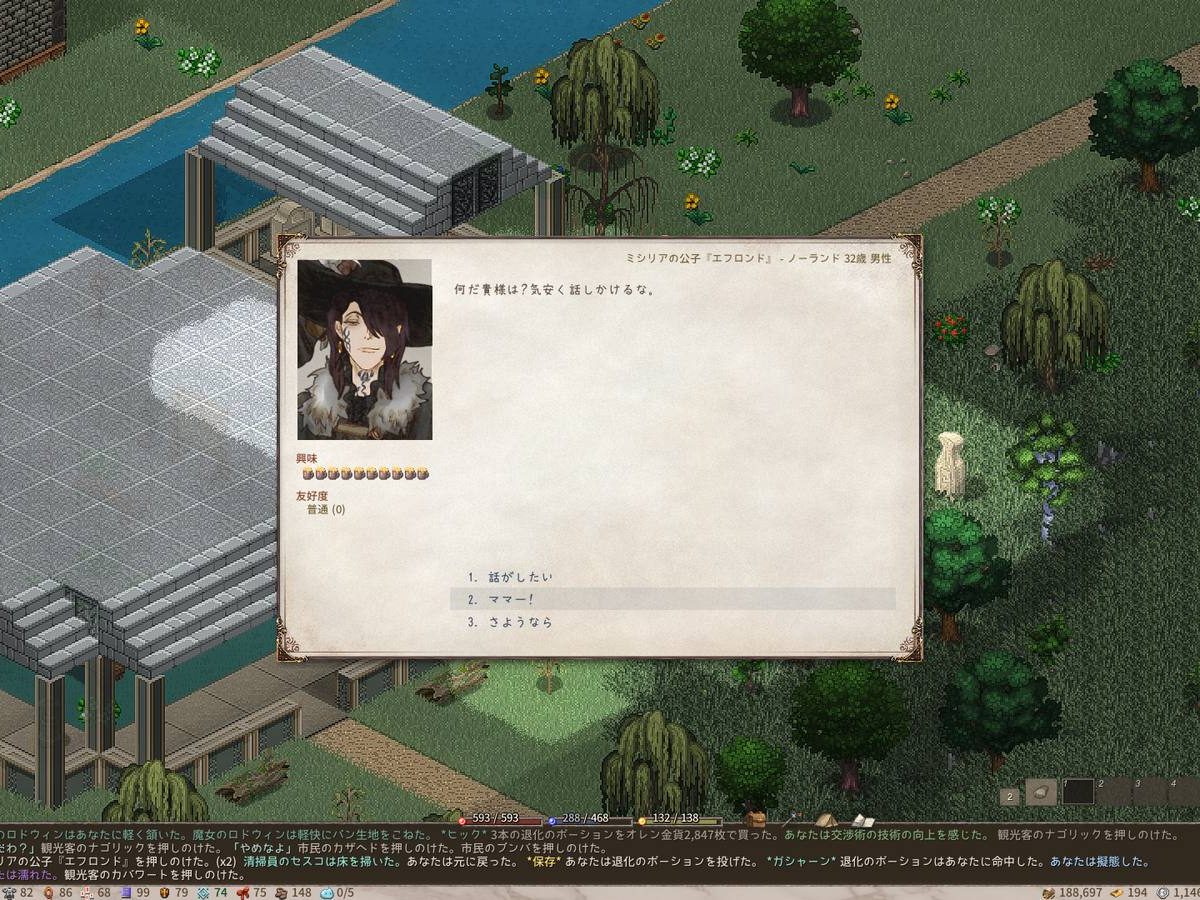The image size is (1200, 900).
Task: Click the character portrait of エフロンド
Action: point(365,350)
